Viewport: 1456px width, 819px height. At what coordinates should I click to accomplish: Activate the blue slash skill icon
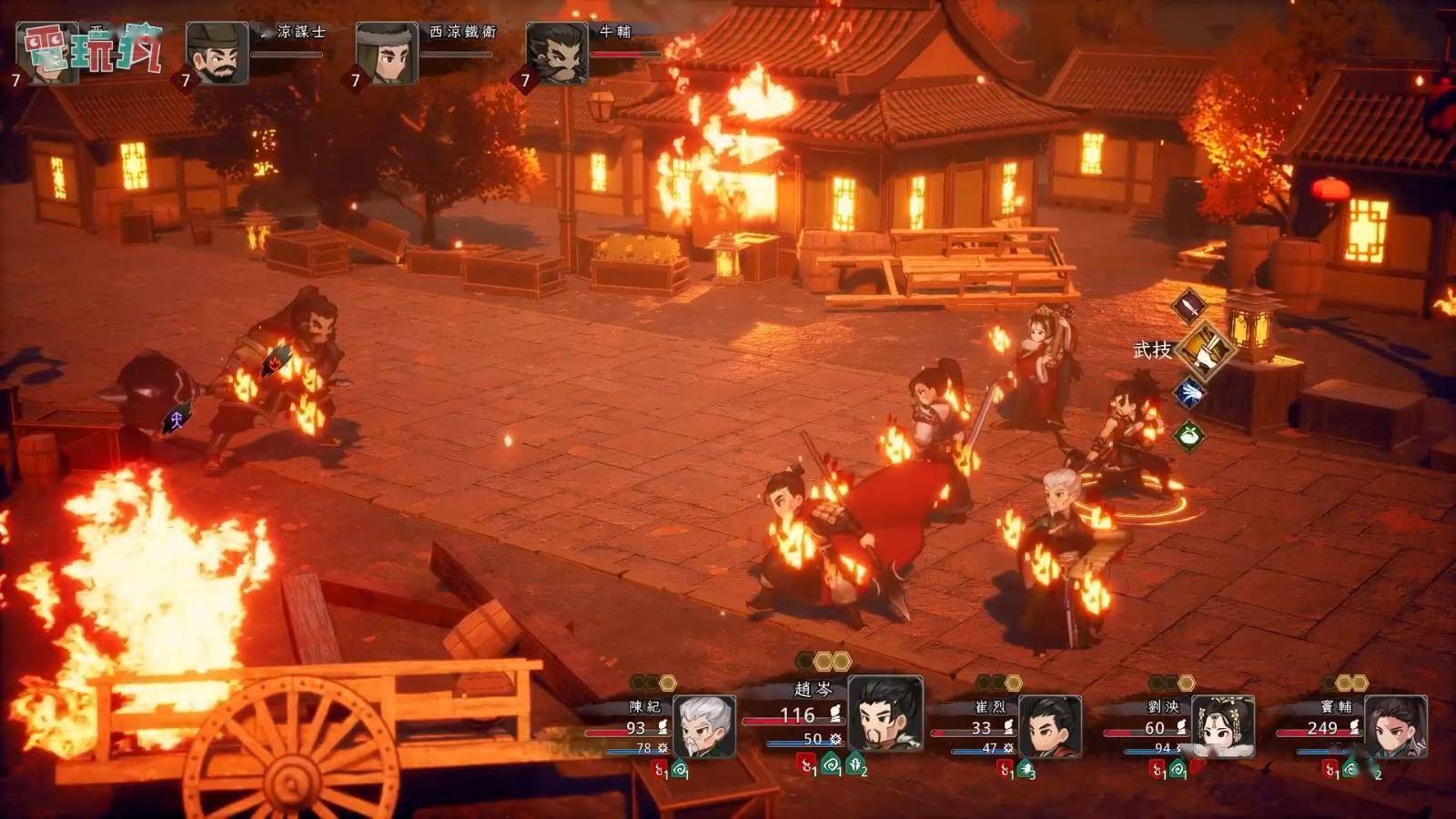coord(1189,393)
